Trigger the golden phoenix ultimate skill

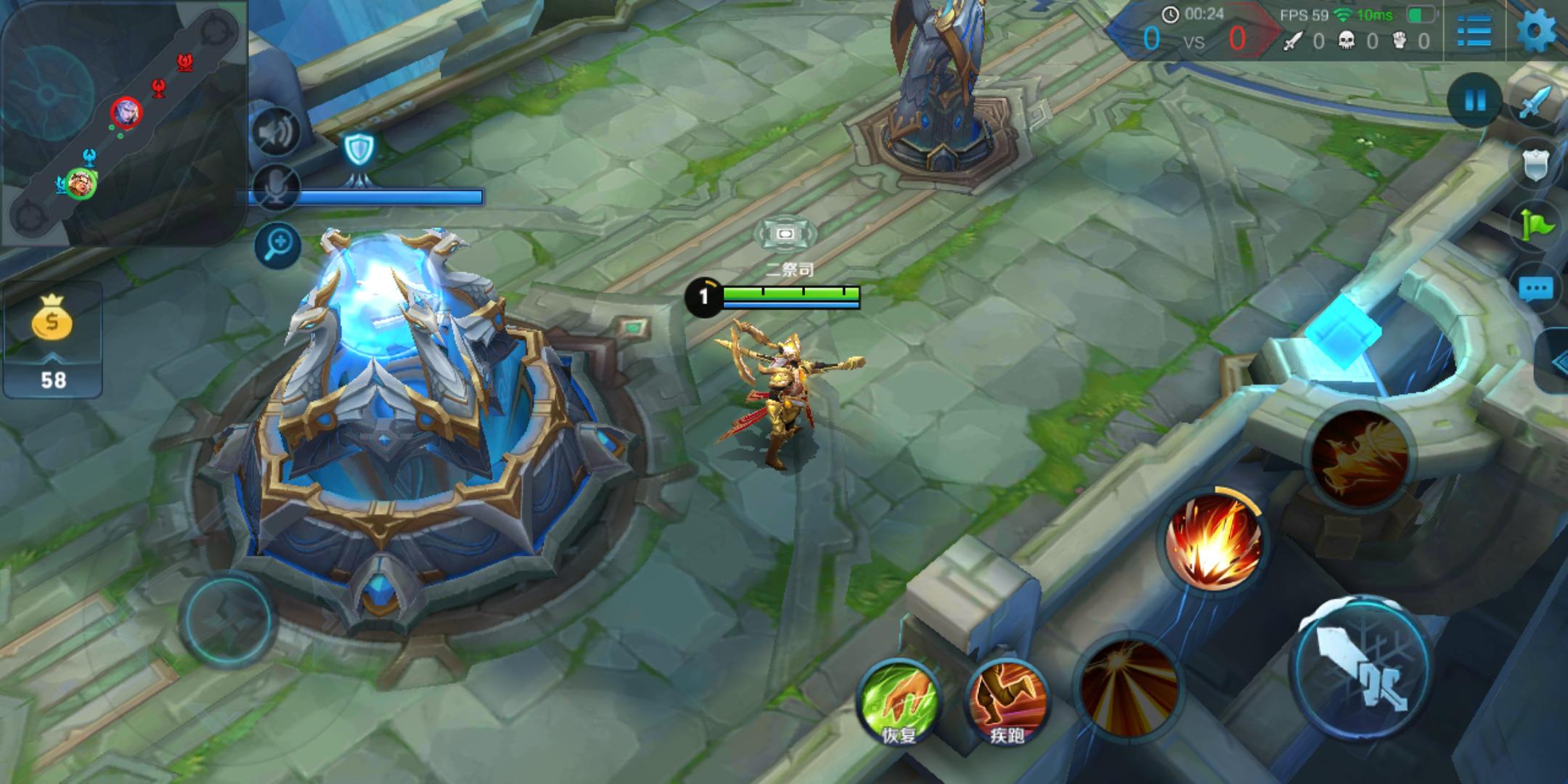coord(1359,456)
